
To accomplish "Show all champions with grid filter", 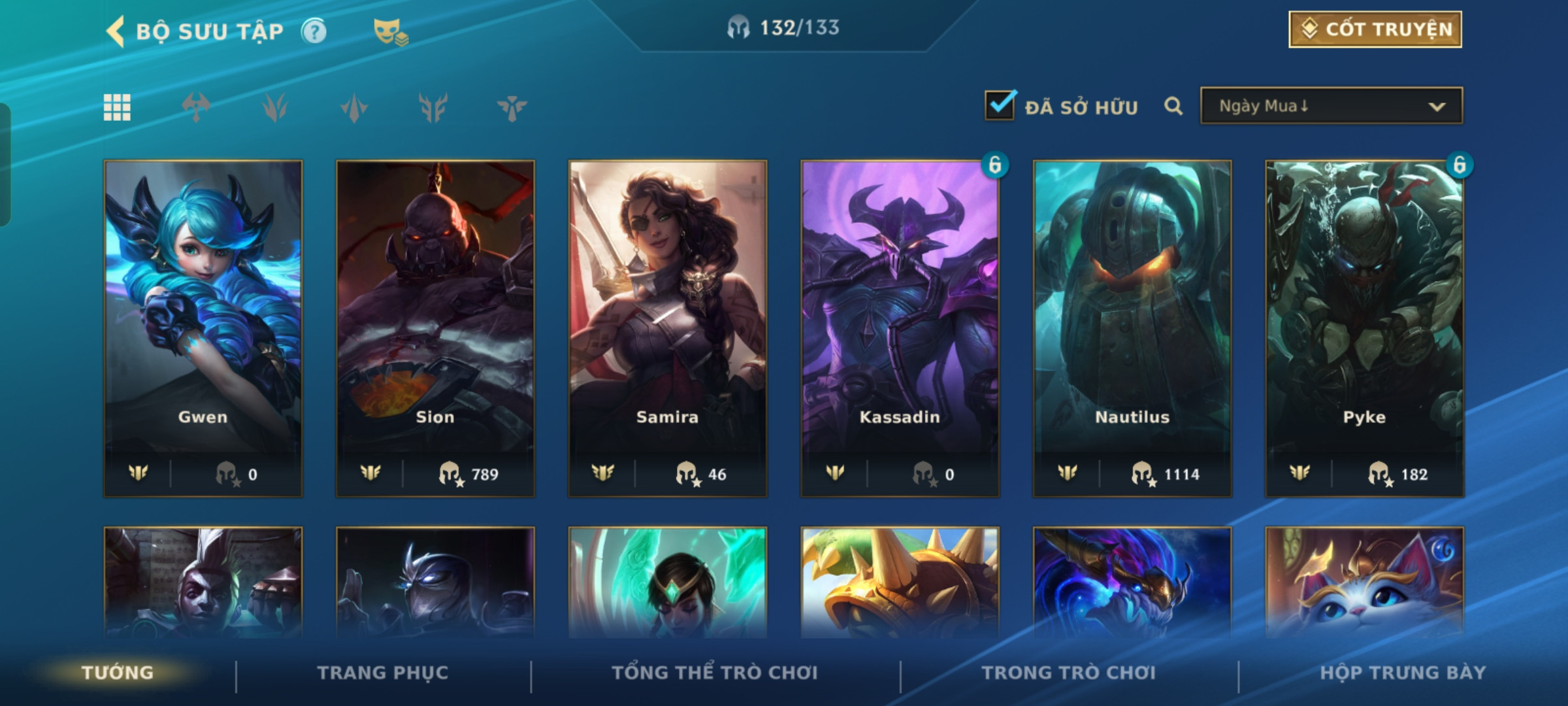I will (117, 107).
